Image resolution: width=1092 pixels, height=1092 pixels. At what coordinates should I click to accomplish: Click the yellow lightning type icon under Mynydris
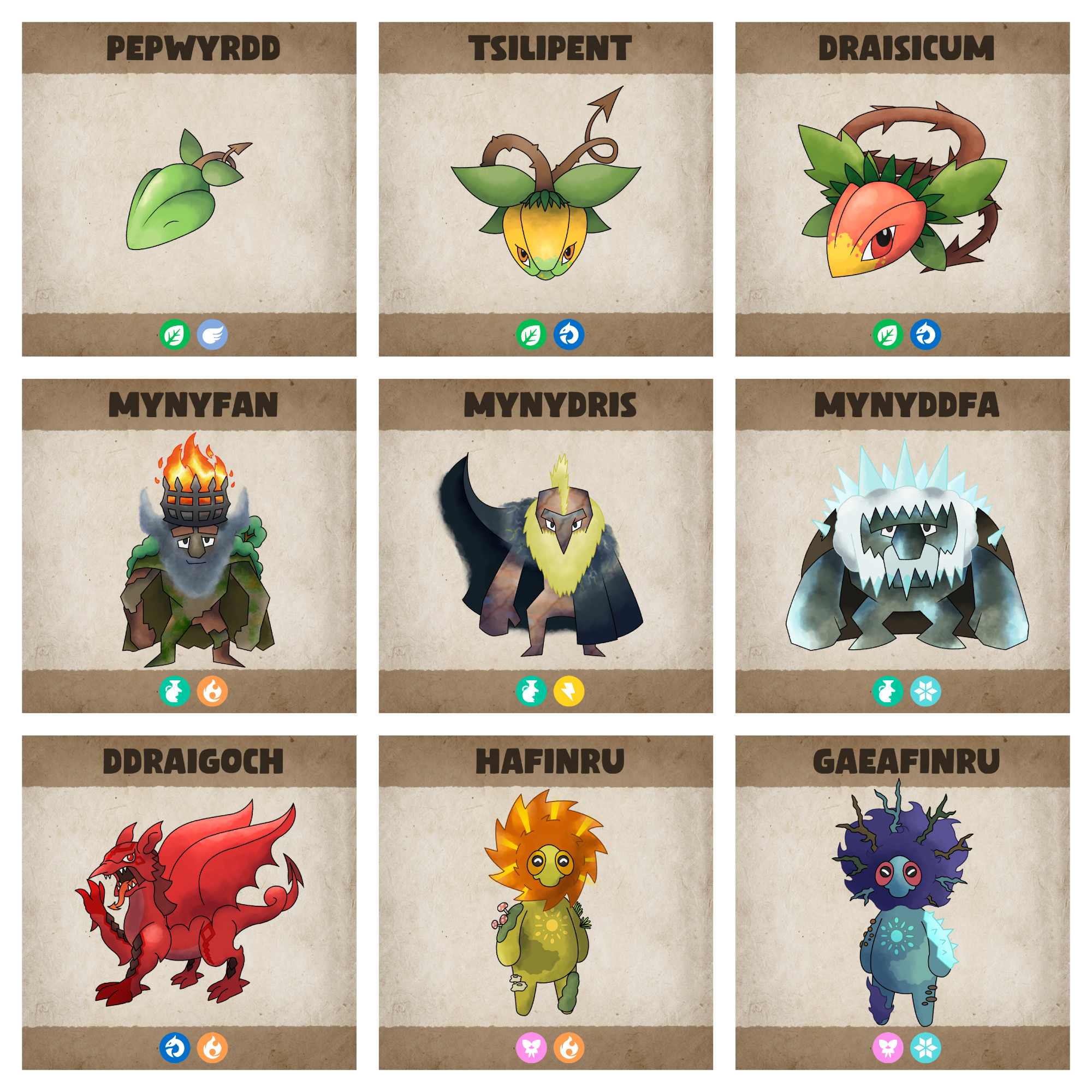point(568,691)
